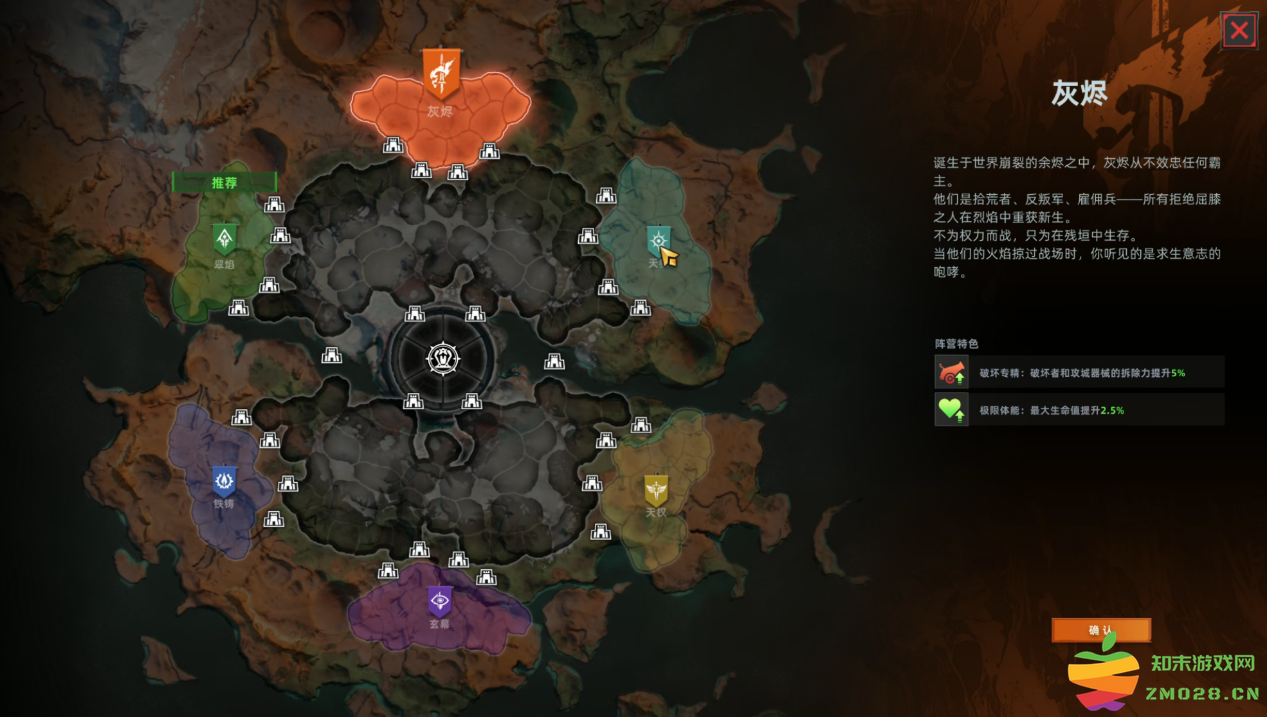Select the orange 灰烬 faction banner

click(440, 74)
